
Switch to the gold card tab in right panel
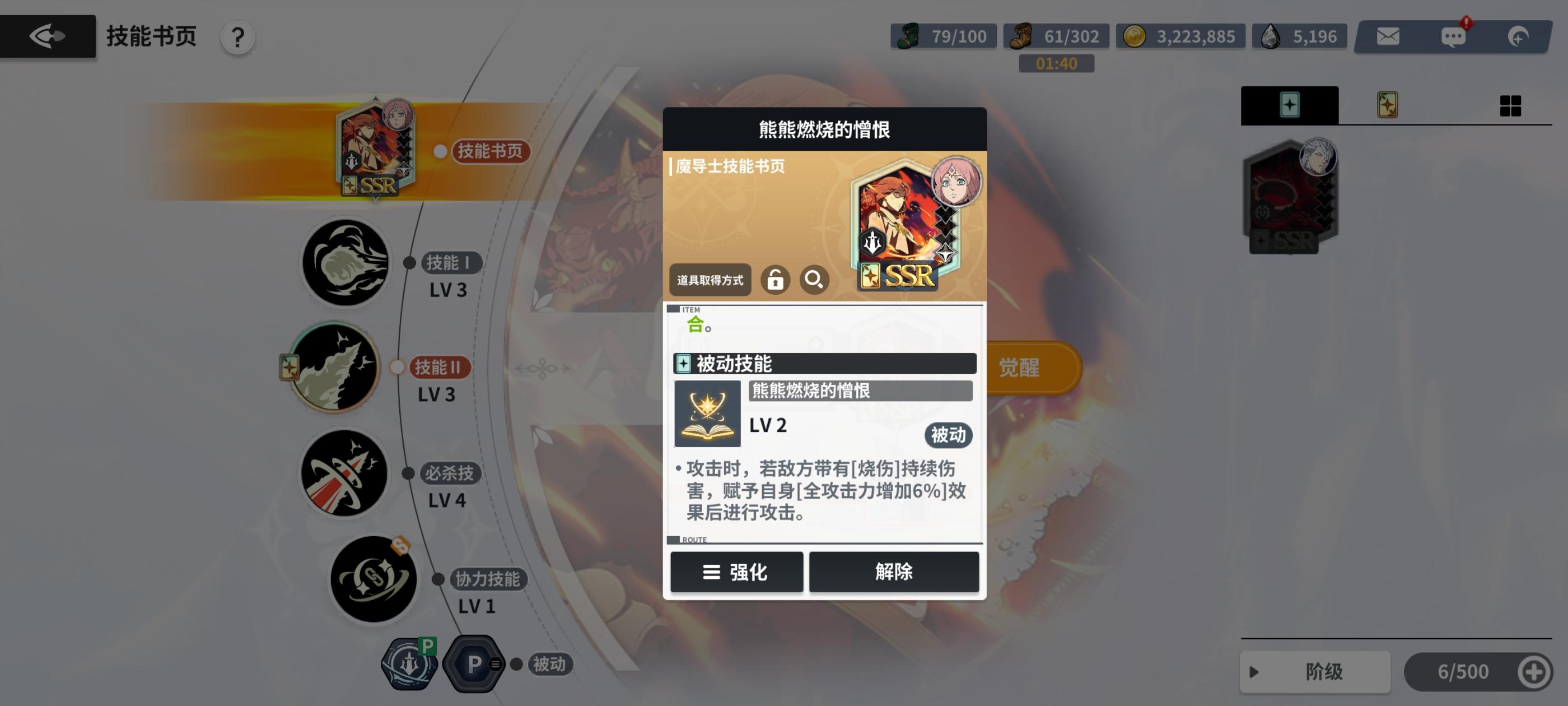[1386, 105]
